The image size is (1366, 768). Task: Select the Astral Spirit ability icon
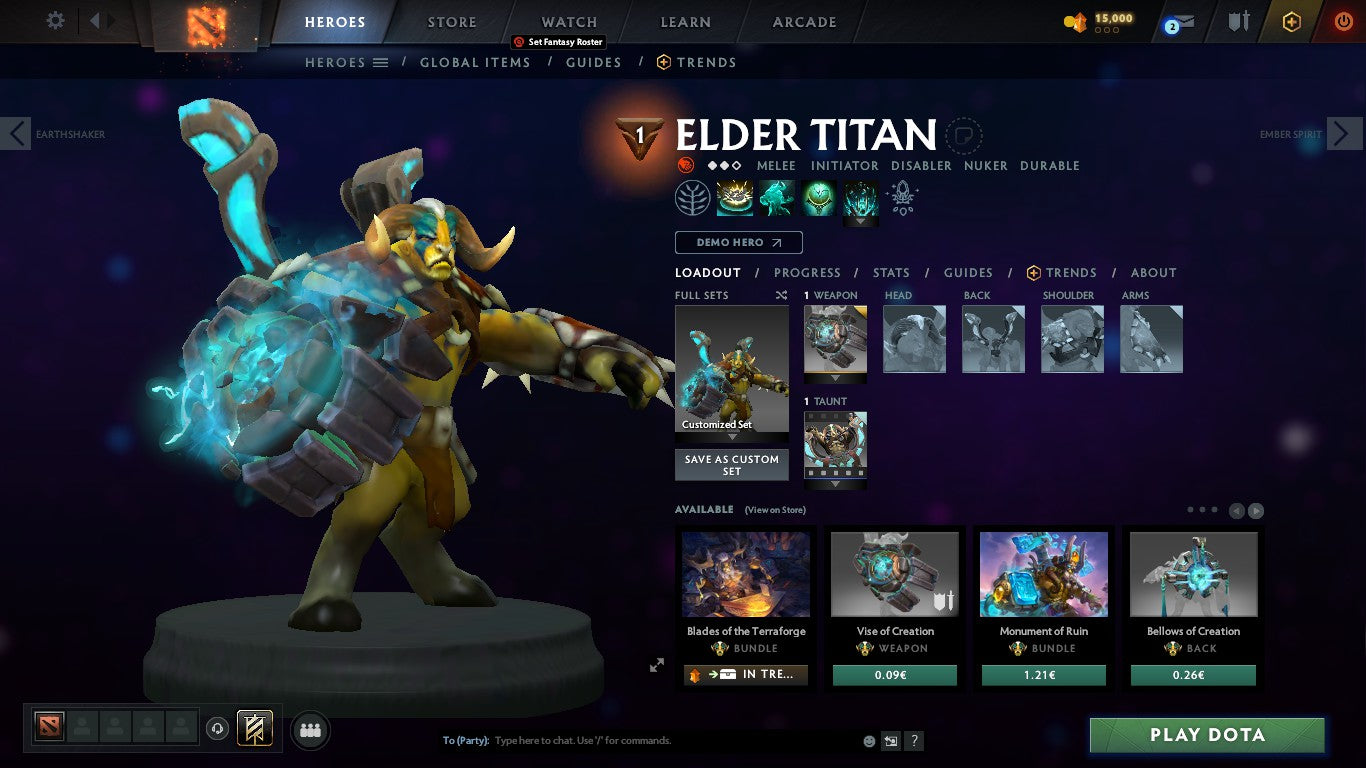click(777, 198)
